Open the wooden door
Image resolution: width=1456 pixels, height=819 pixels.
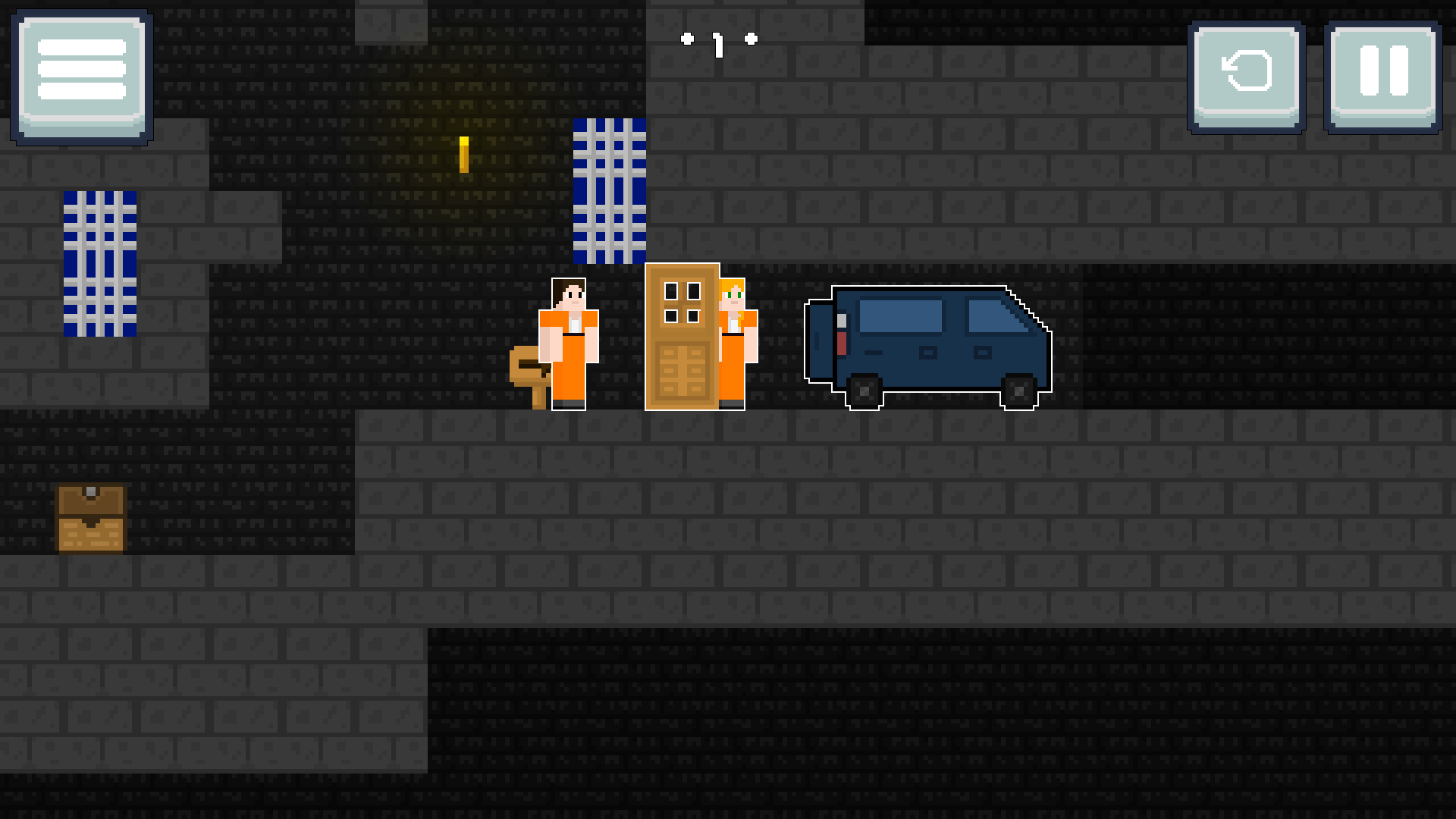(682, 337)
